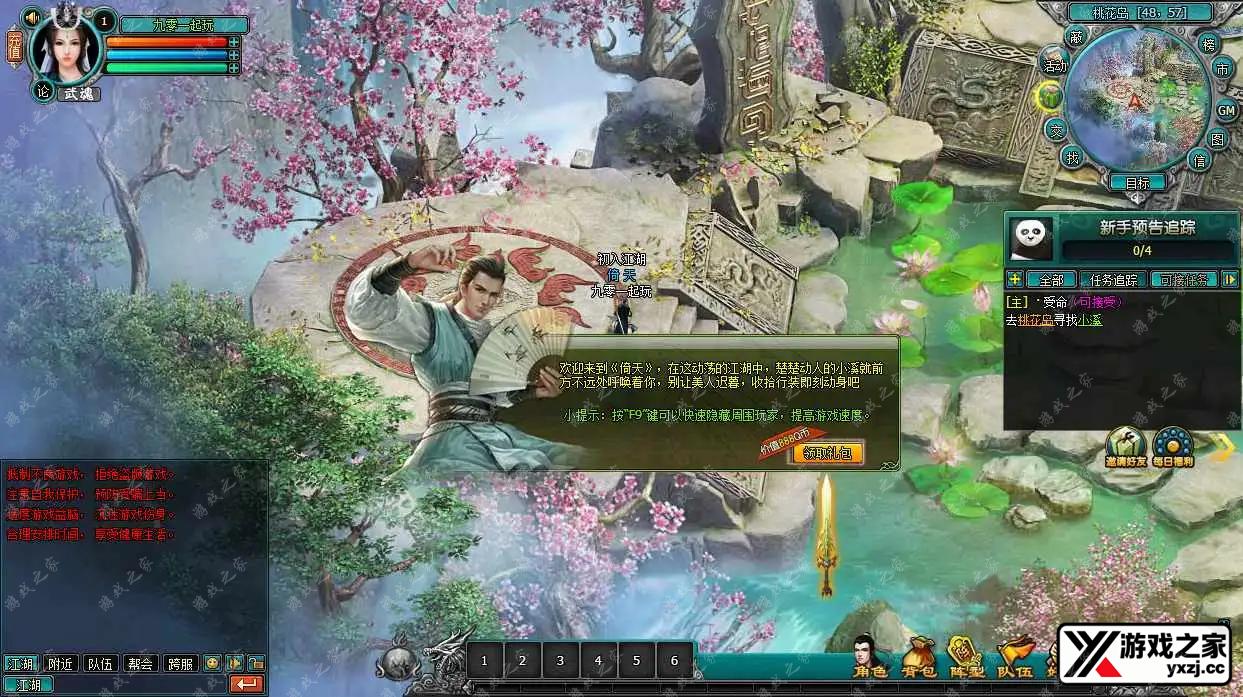Open the GM button beside the minimap
1243x697 pixels.
pyautogui.click(x=1226, y=110)
